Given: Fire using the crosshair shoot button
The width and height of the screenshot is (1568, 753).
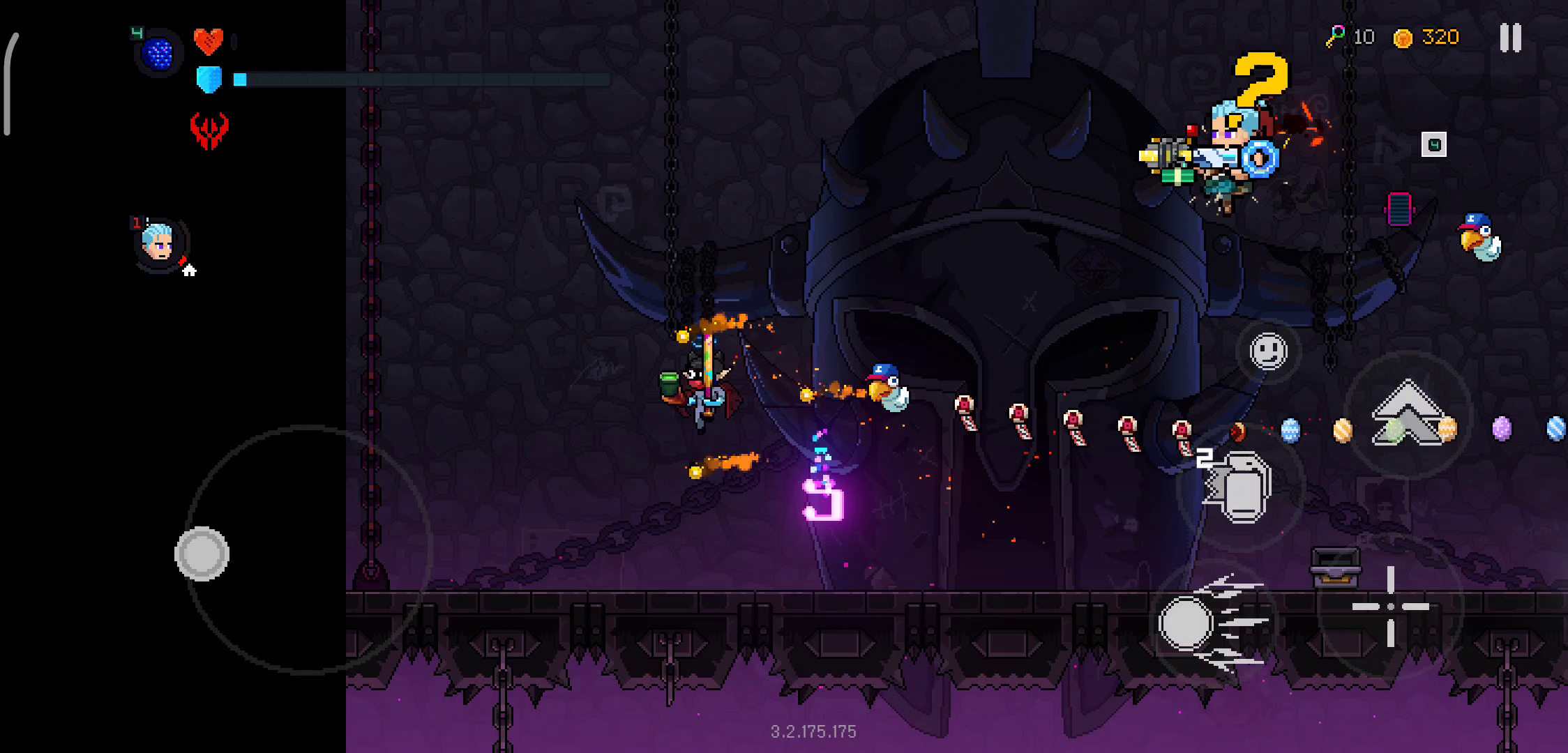Looking at the screenshot, I should (x=1390, y=607).
